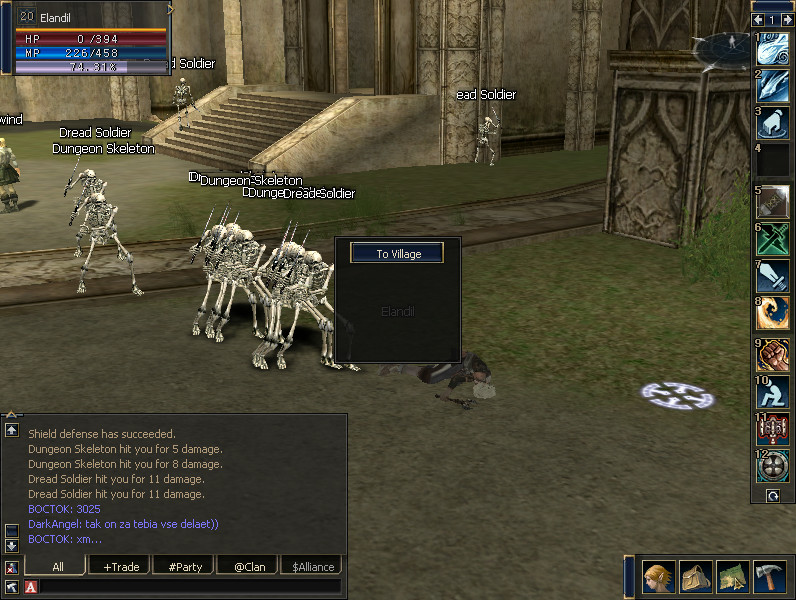Select the @Clan chat tab

pos(248,567)
